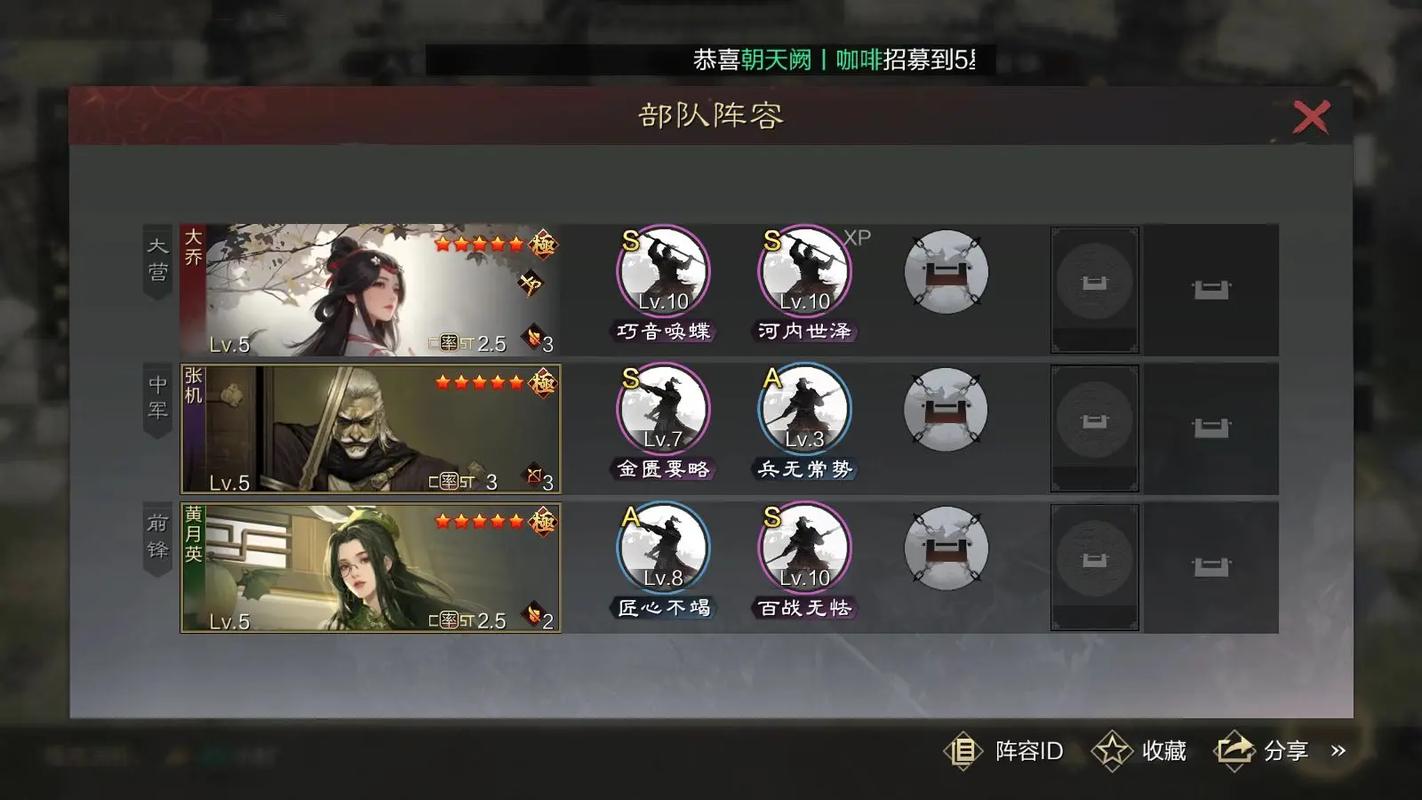The image size is (1422, 800).
Task: Open the 阵容ID list icon
Action: point(963,750)
